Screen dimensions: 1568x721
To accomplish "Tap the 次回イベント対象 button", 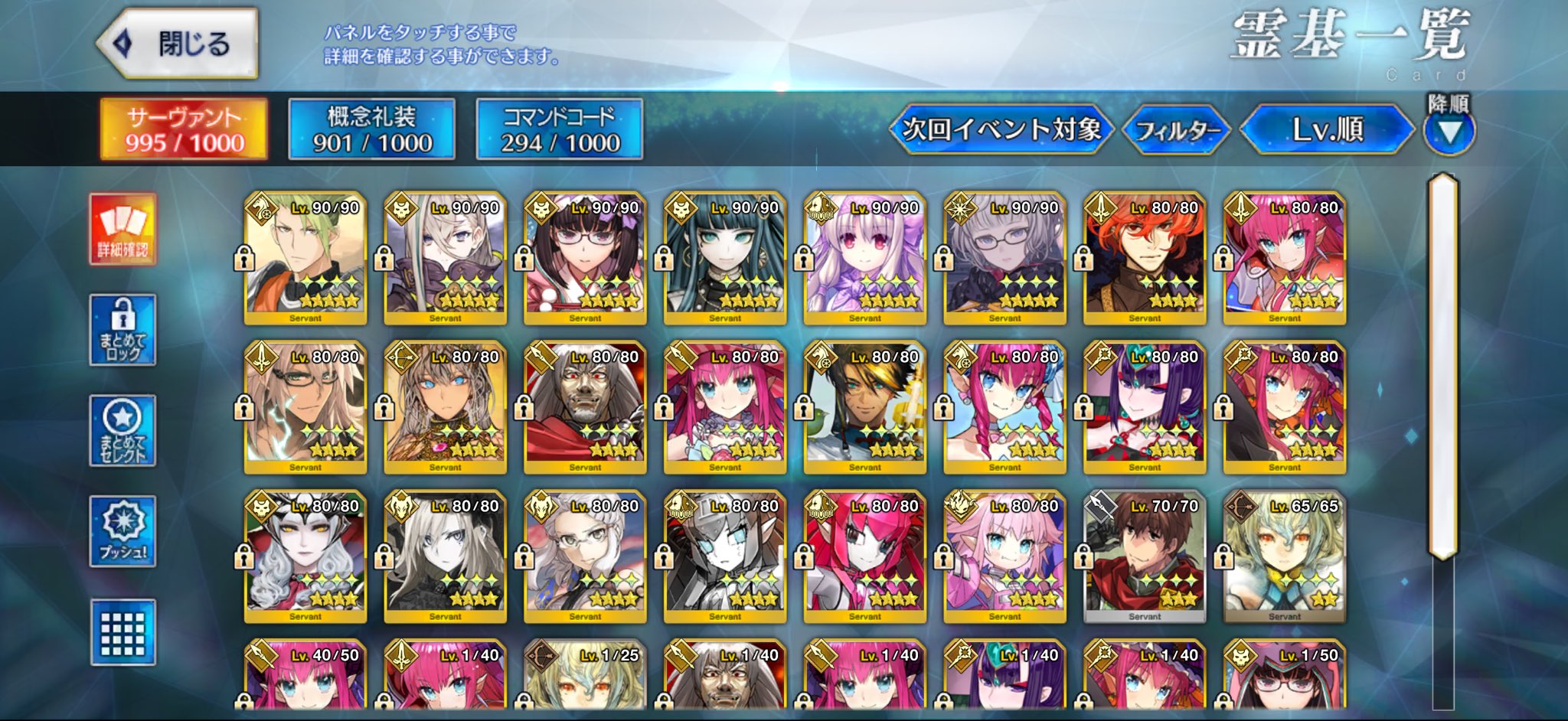I will tap(1001, 129).
